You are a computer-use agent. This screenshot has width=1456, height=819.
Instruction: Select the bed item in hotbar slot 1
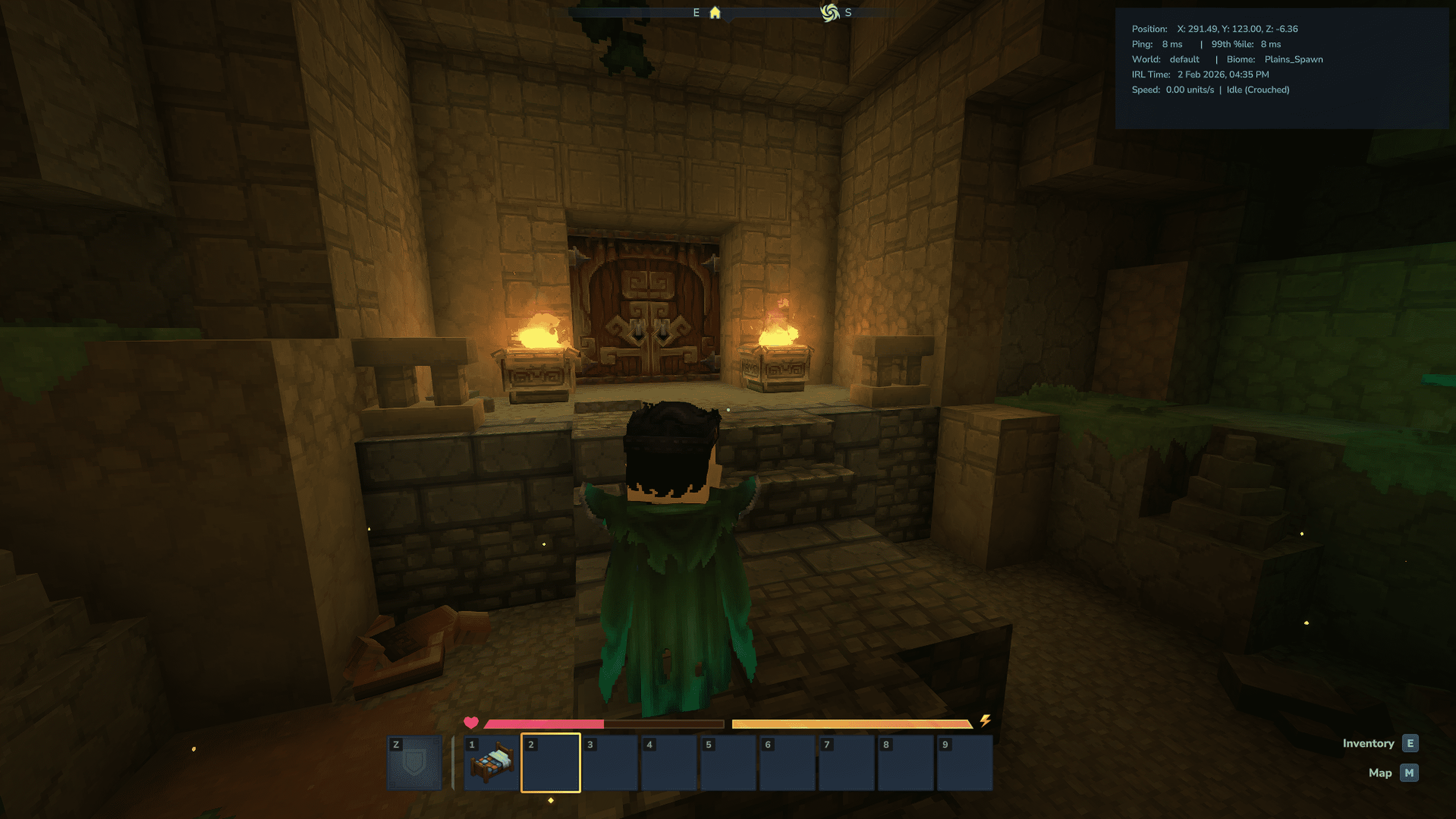point(491,763)
